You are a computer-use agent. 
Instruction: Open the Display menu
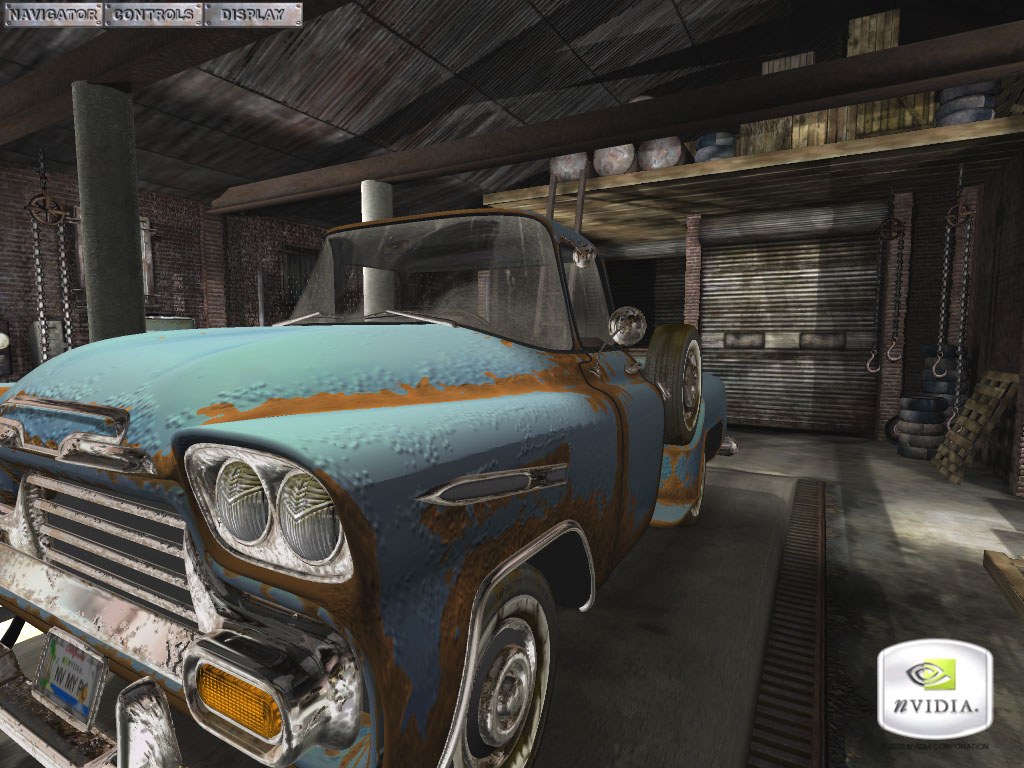(252, 14)
